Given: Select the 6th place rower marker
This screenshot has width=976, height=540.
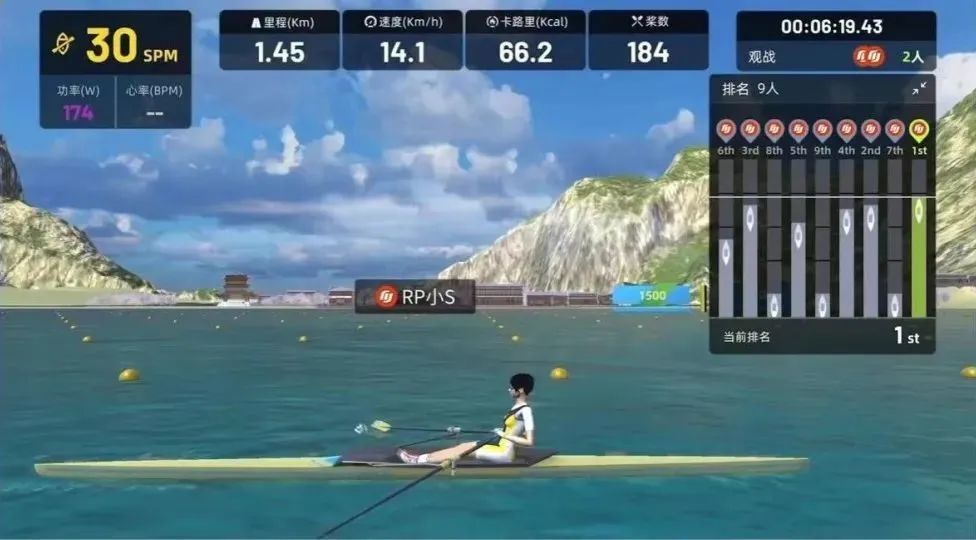Looking at the screenshot, I should 726,130.
